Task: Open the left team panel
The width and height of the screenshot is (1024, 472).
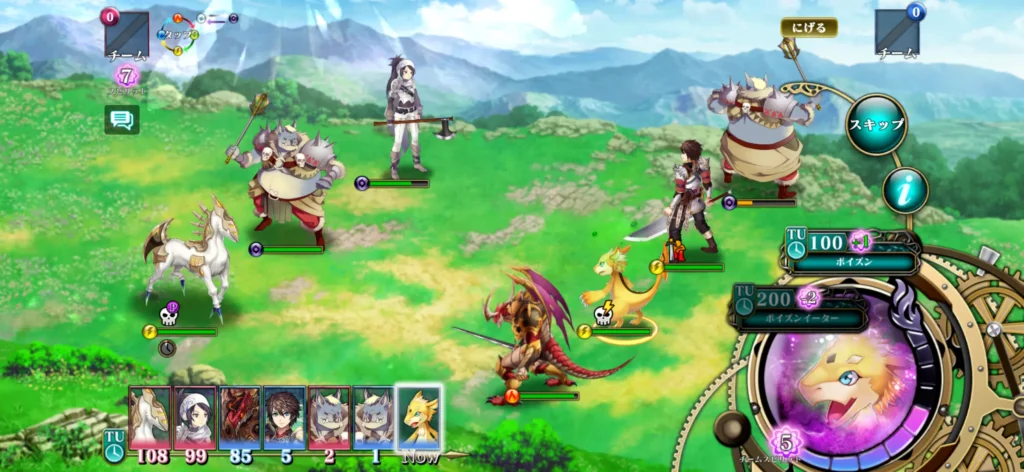Action: (x=126, y=35)
